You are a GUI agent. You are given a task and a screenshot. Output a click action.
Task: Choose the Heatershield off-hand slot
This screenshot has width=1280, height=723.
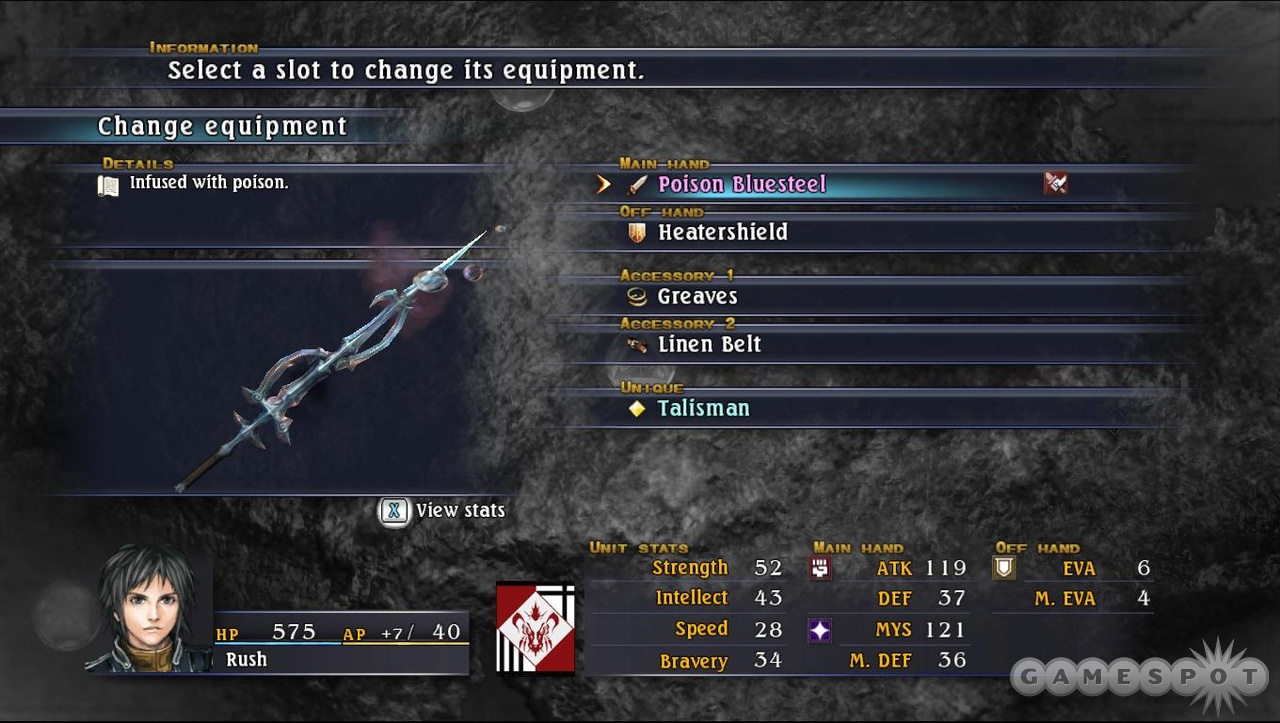point(722,233)
